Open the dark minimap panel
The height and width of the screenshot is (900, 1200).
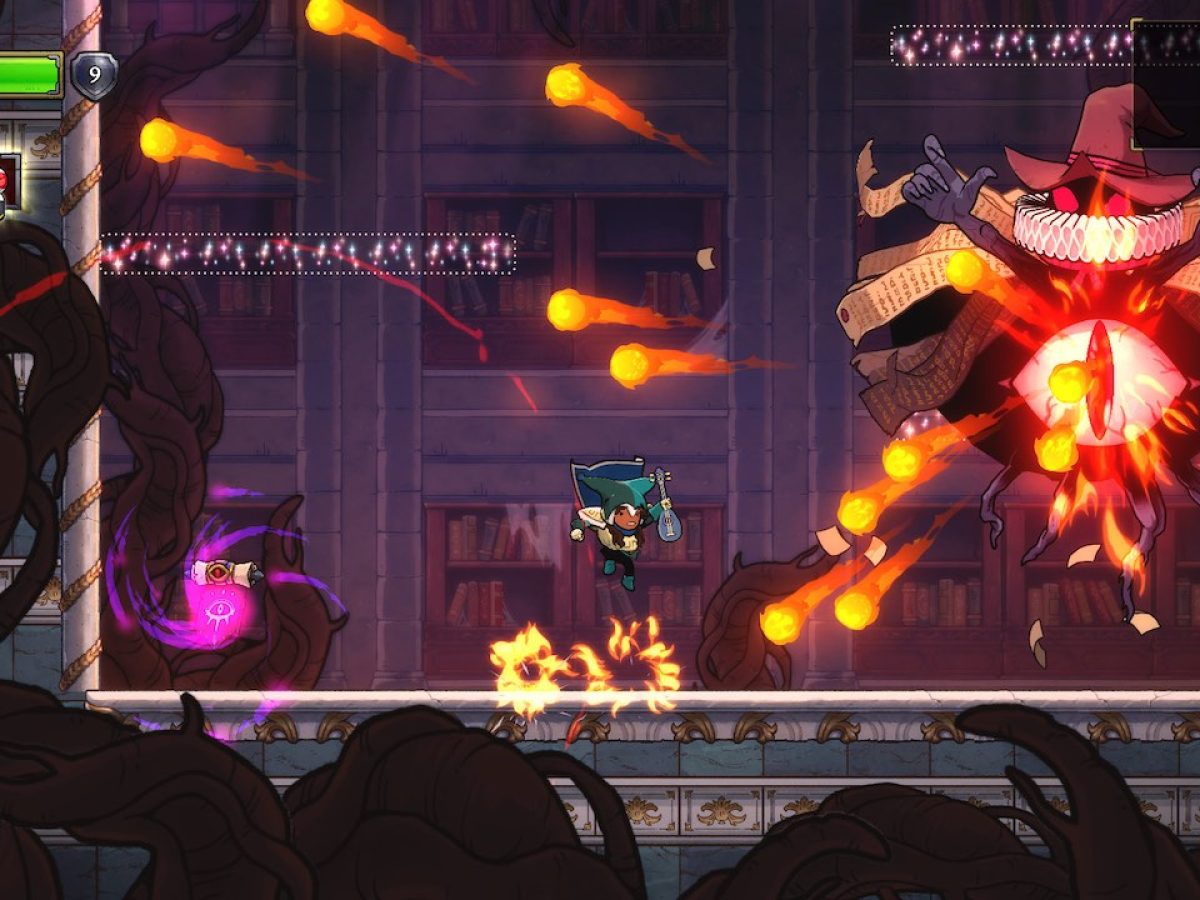[x=1167, y=84]
